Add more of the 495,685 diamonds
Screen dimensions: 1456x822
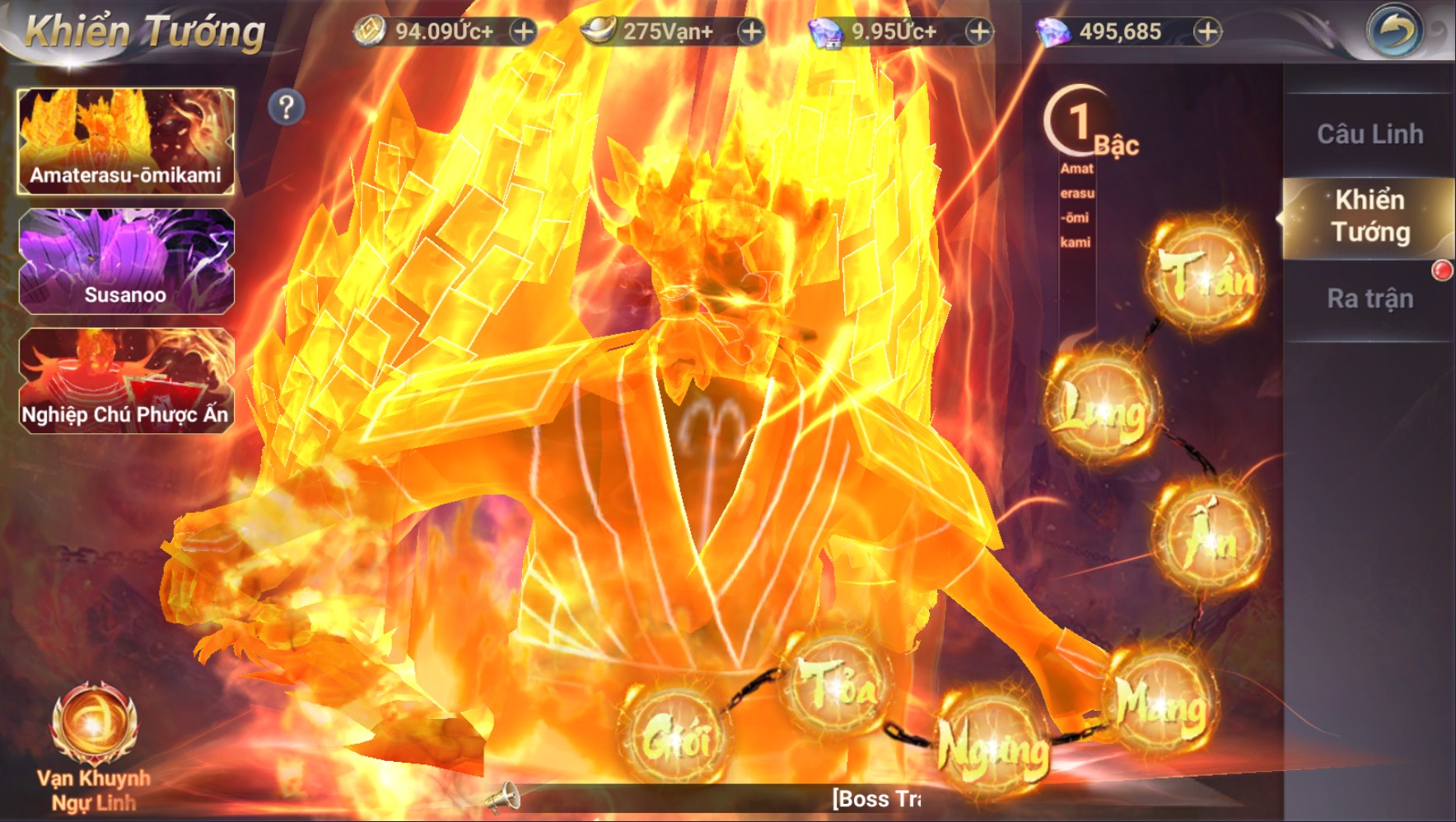click(1207, 32)
